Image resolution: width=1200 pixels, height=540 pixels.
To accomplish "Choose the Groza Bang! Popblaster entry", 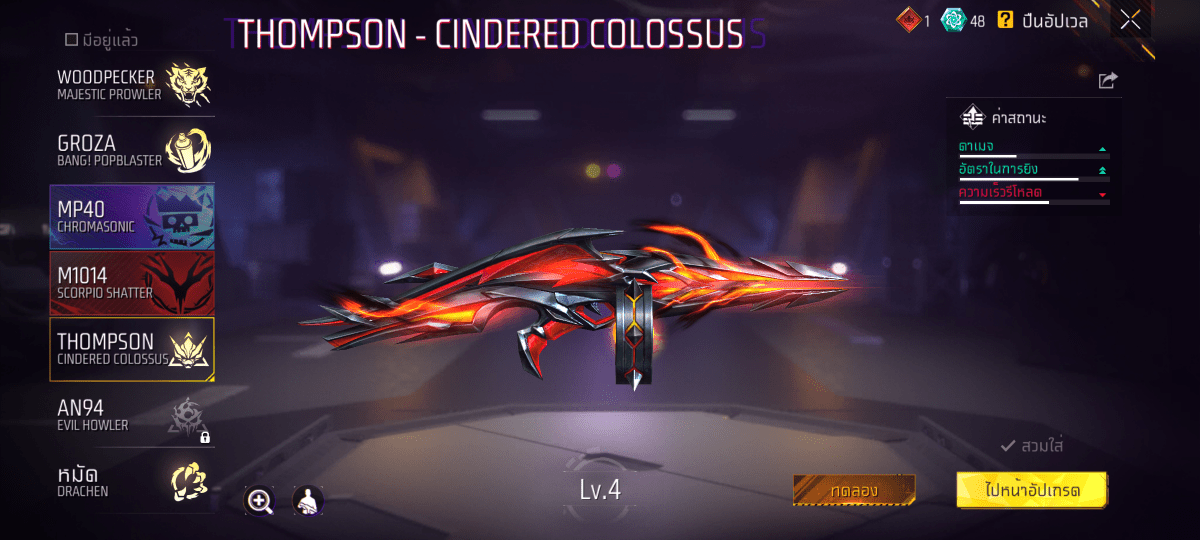I will click(x=132, y=150).
